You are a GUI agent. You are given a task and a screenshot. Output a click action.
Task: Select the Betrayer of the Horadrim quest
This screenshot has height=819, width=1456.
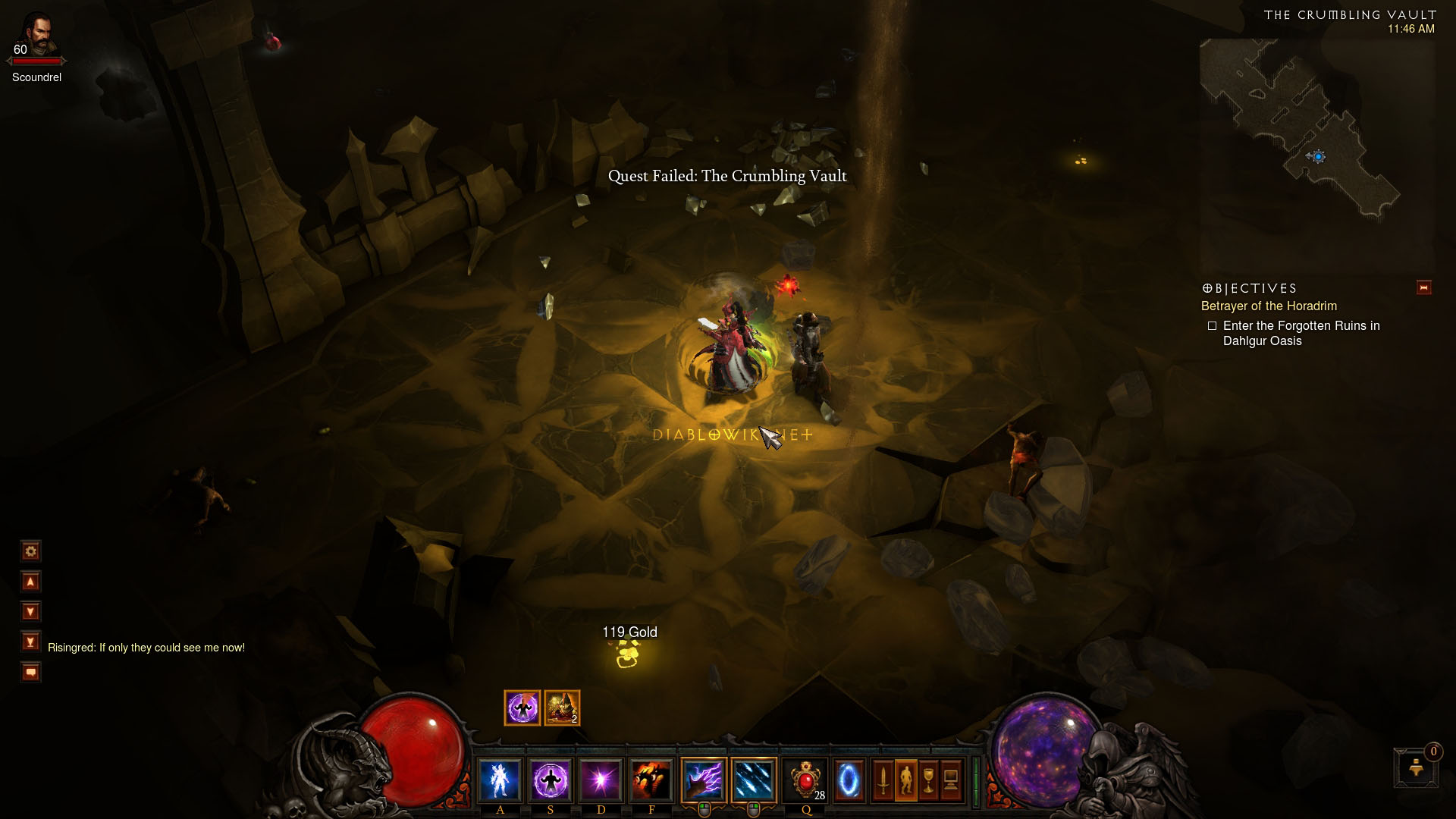[x=1269, y=306]
